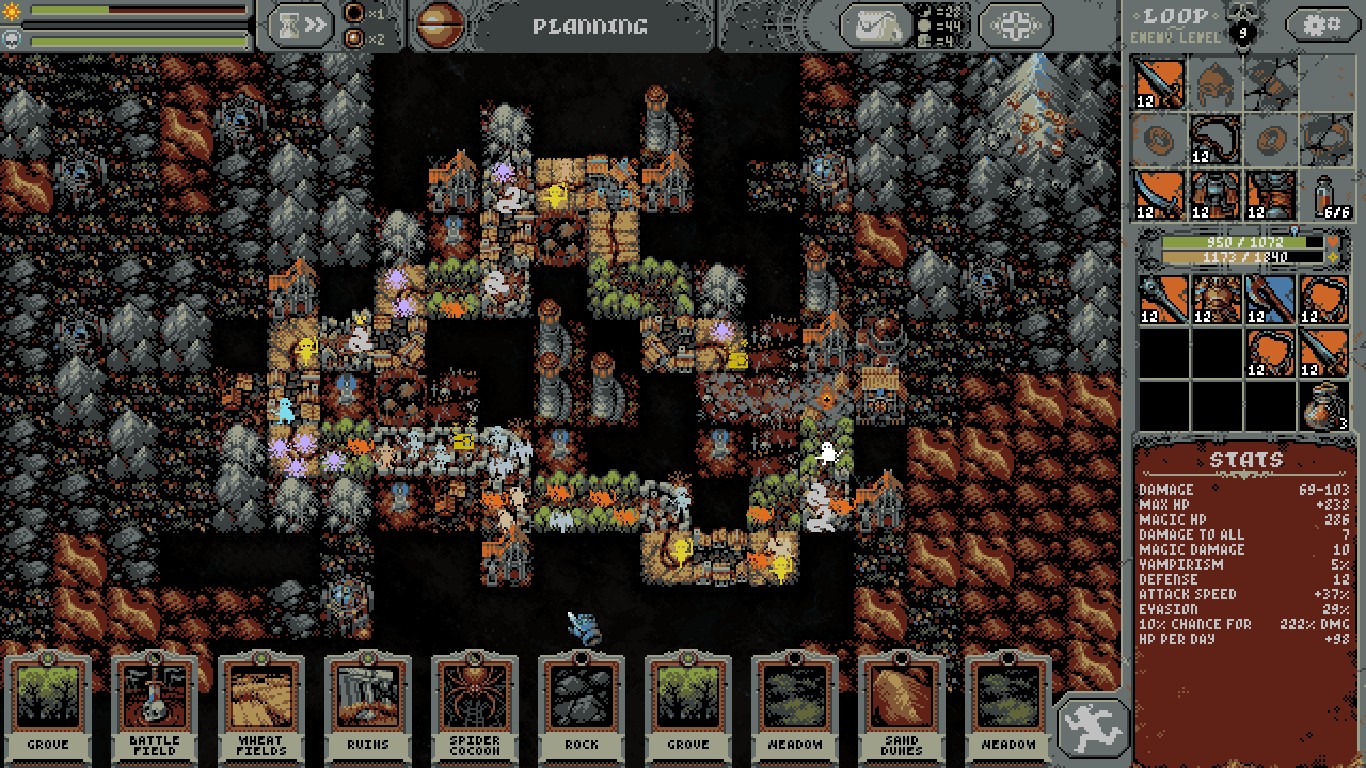Pick the Wheat Fields card
Viewport: 1366px width, 768px height.
(x=261, y=703)
